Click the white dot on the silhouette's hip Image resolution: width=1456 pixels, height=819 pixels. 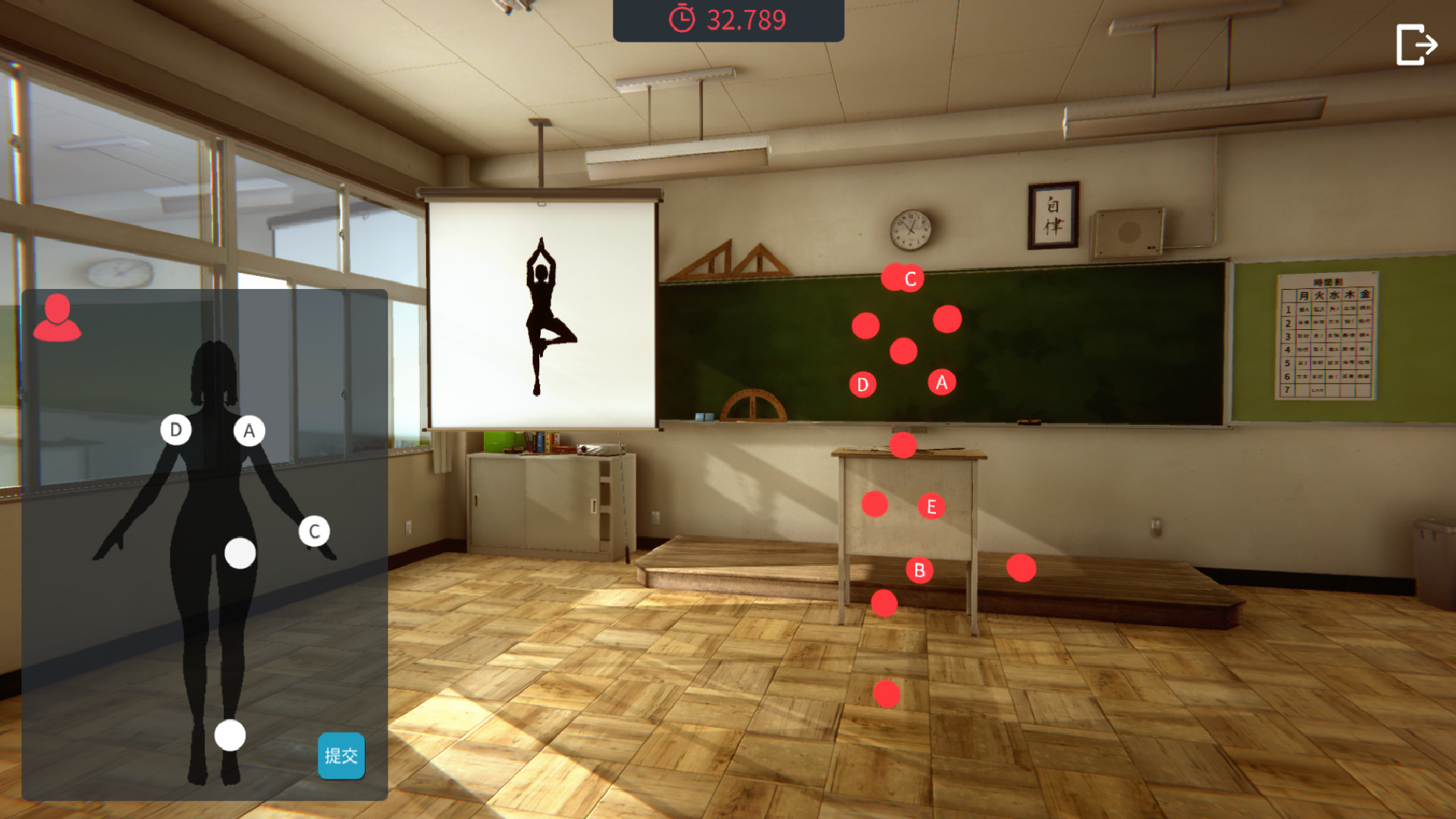point(240,554)
